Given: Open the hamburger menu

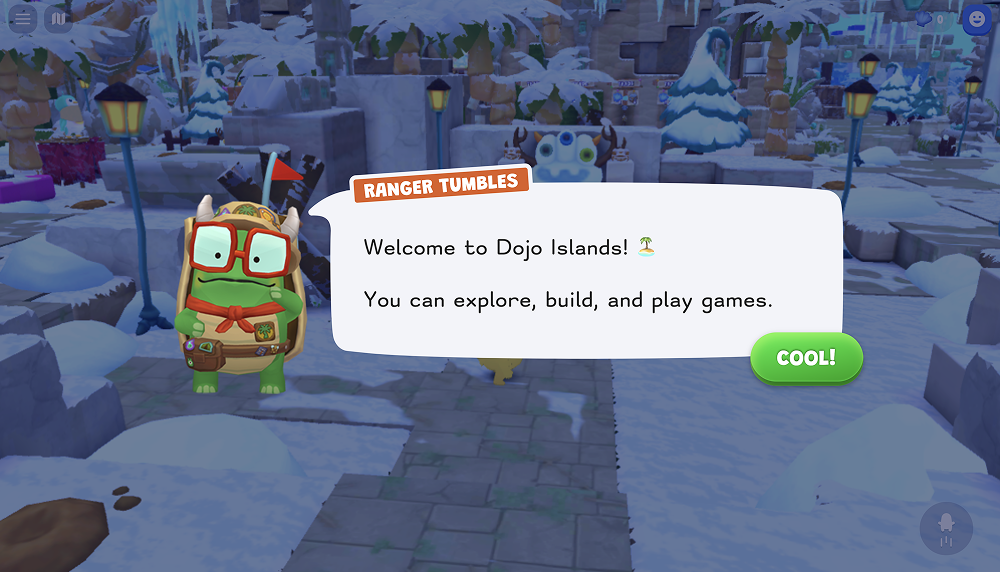Looking at the screenshot, I should tap(22, 18).
